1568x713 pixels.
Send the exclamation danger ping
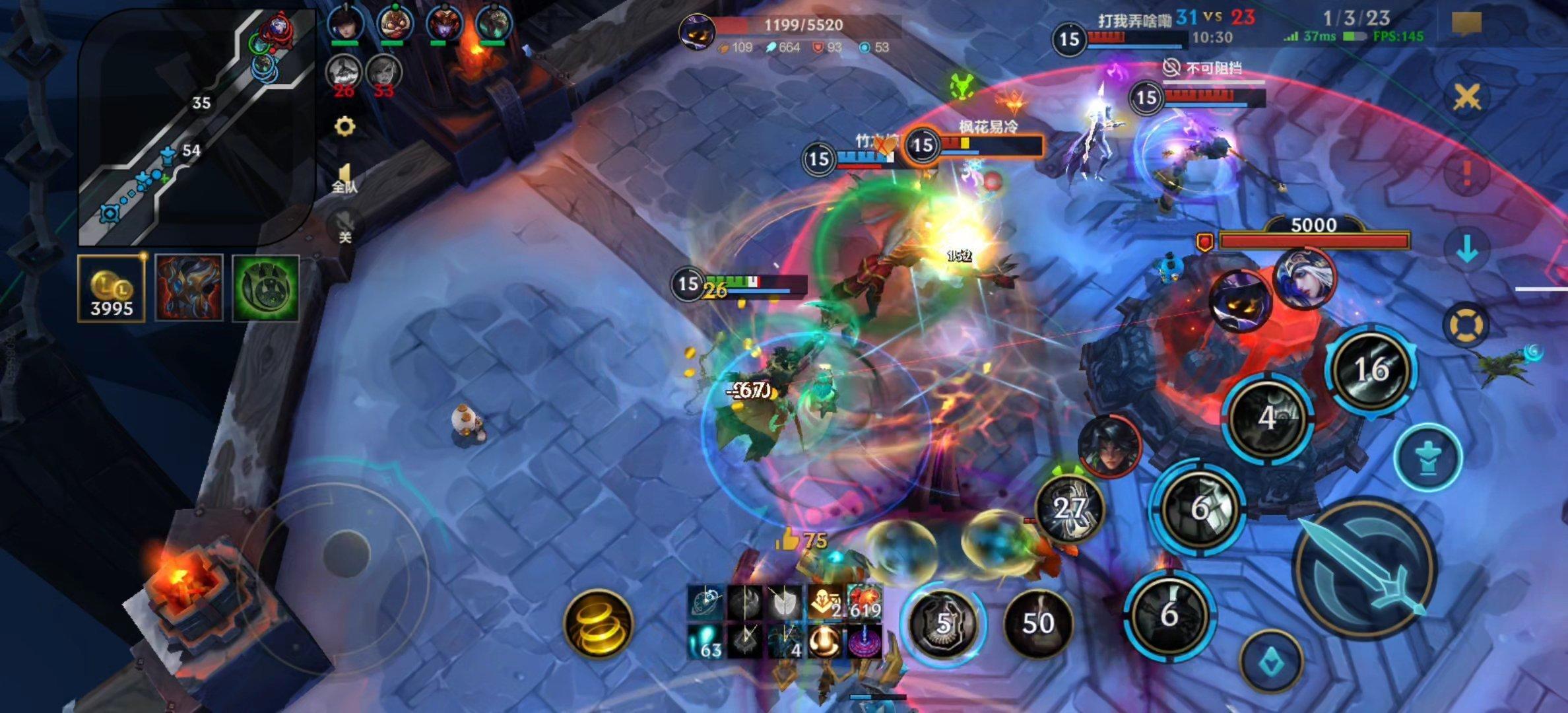coord(1466,173)
